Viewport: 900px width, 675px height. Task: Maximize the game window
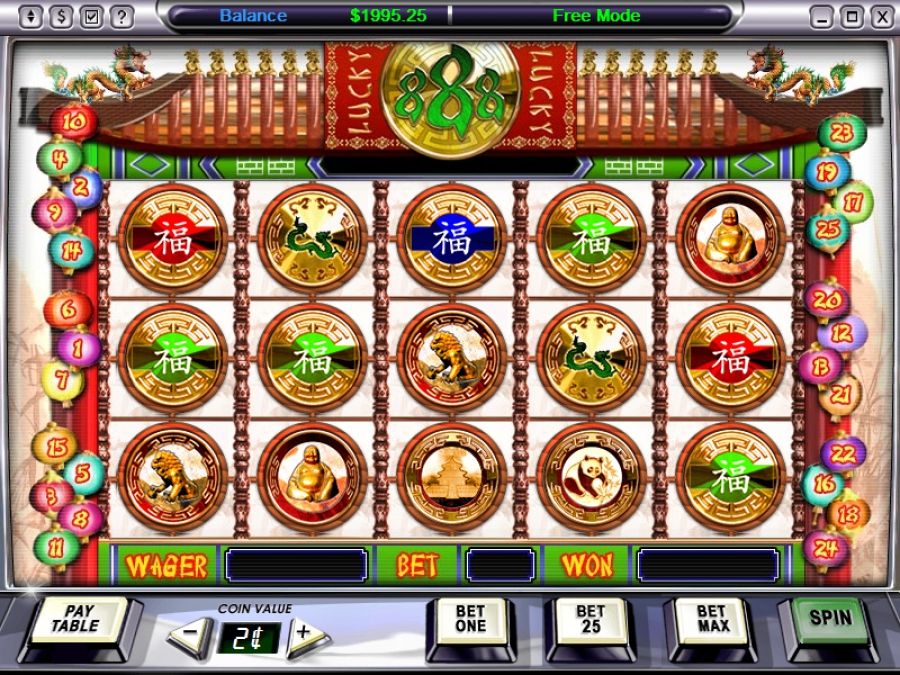point(851,17)
